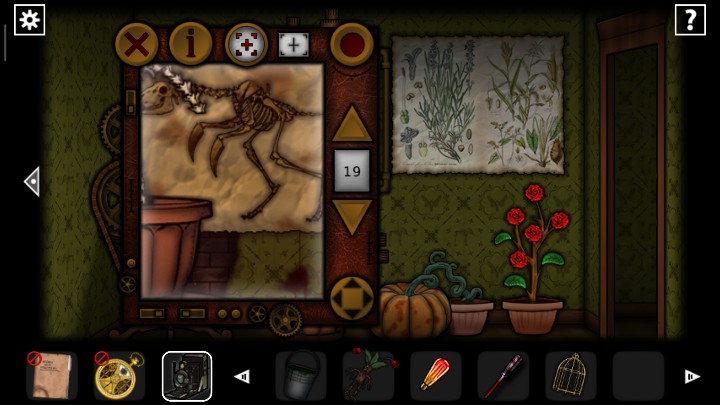Select the golden birdcage item
The width and height of the screenshot is (720, 405).
570,376
